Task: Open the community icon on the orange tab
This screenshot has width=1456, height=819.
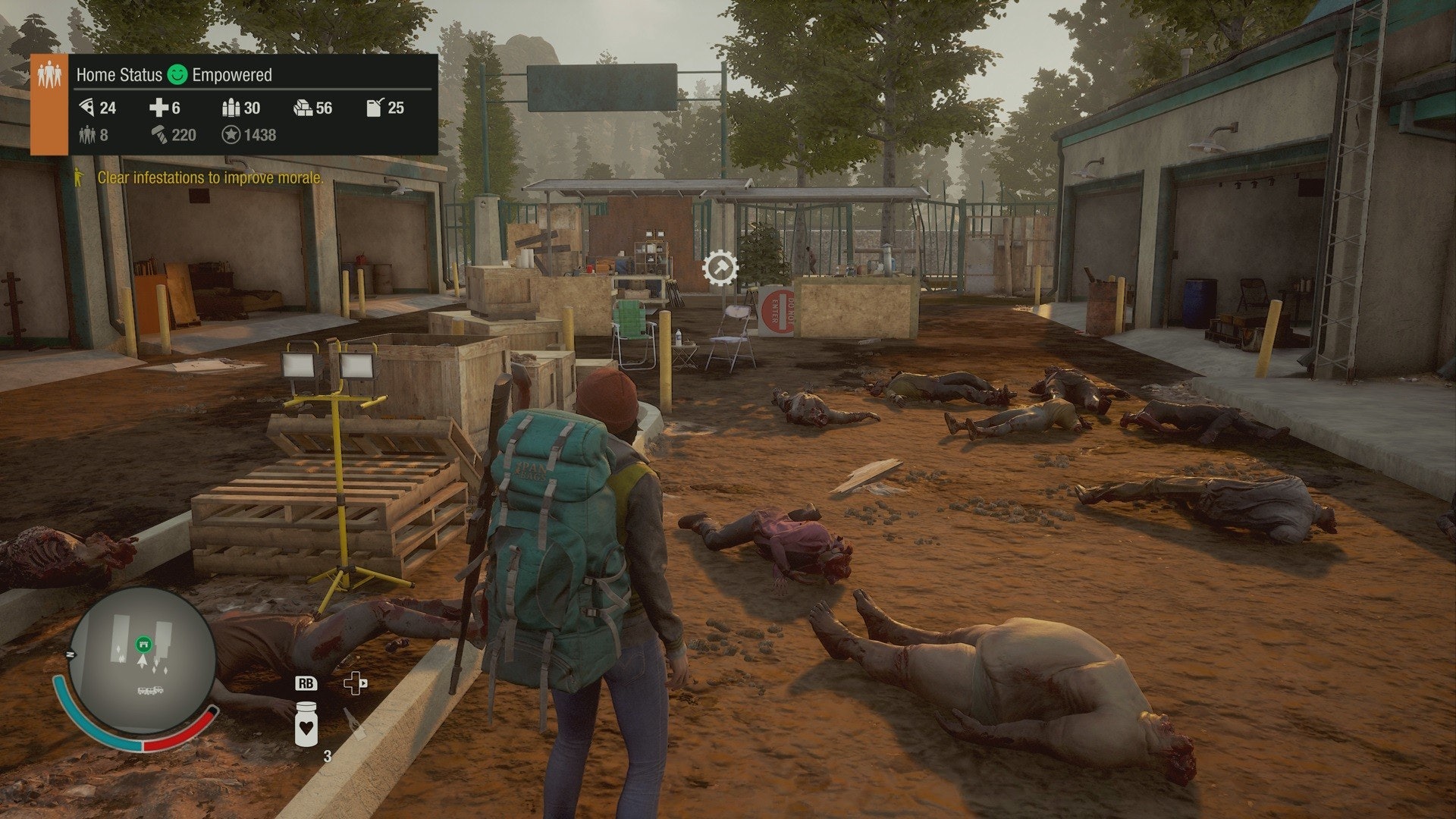Action: [49, 75]
